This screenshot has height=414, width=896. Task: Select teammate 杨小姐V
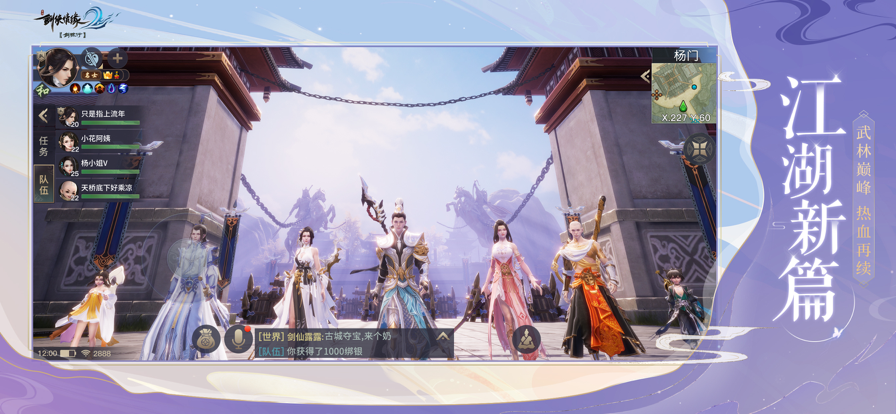coord(98,165)
